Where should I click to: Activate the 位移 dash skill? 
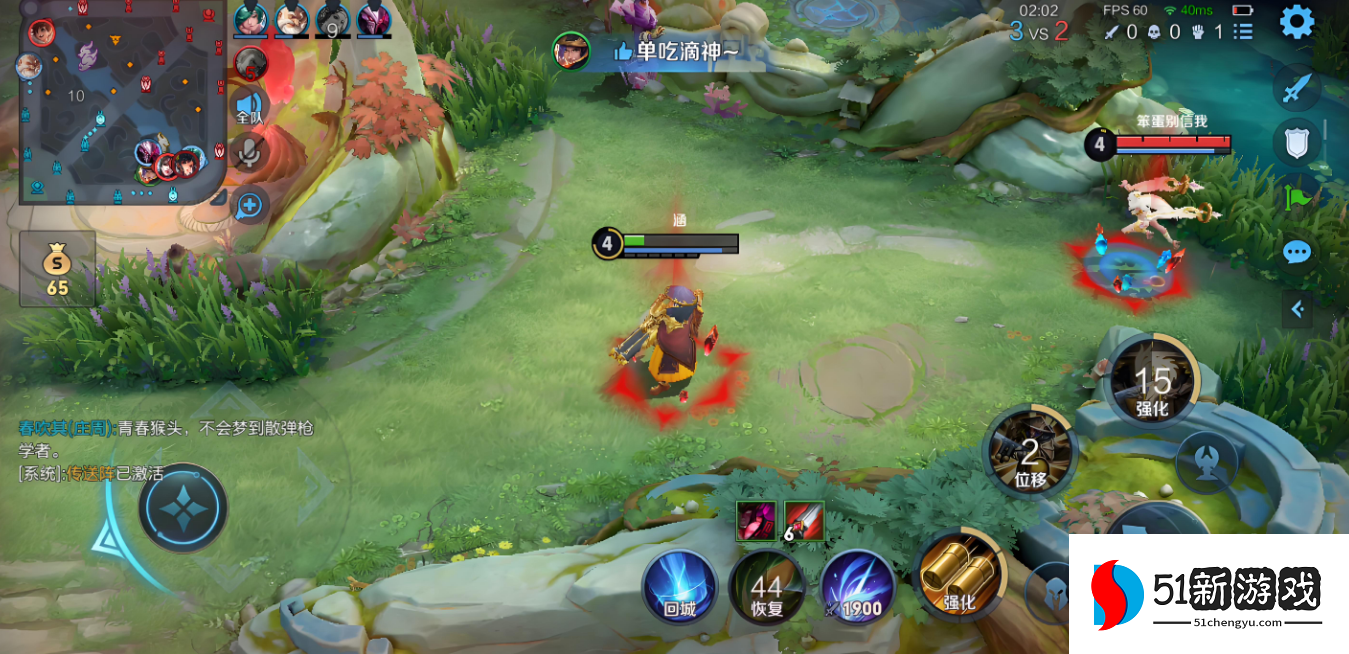pyautogui.click(x=1031, y=451)
